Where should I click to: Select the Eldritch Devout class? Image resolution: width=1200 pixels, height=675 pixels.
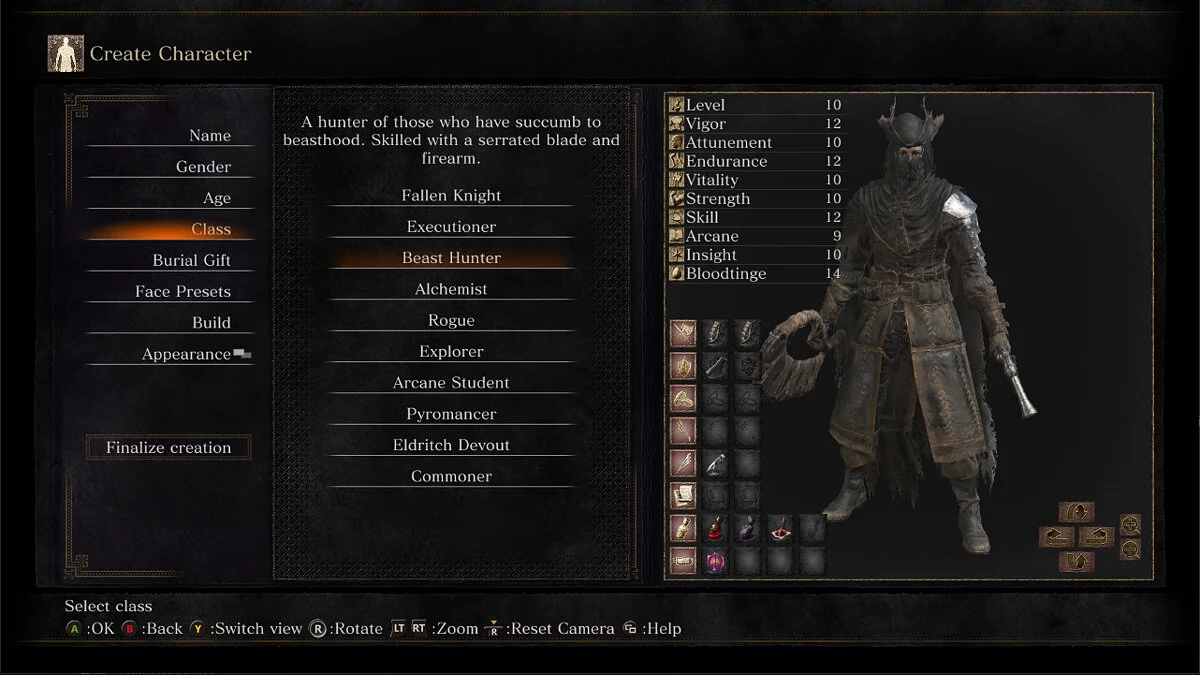pos(451,445)
